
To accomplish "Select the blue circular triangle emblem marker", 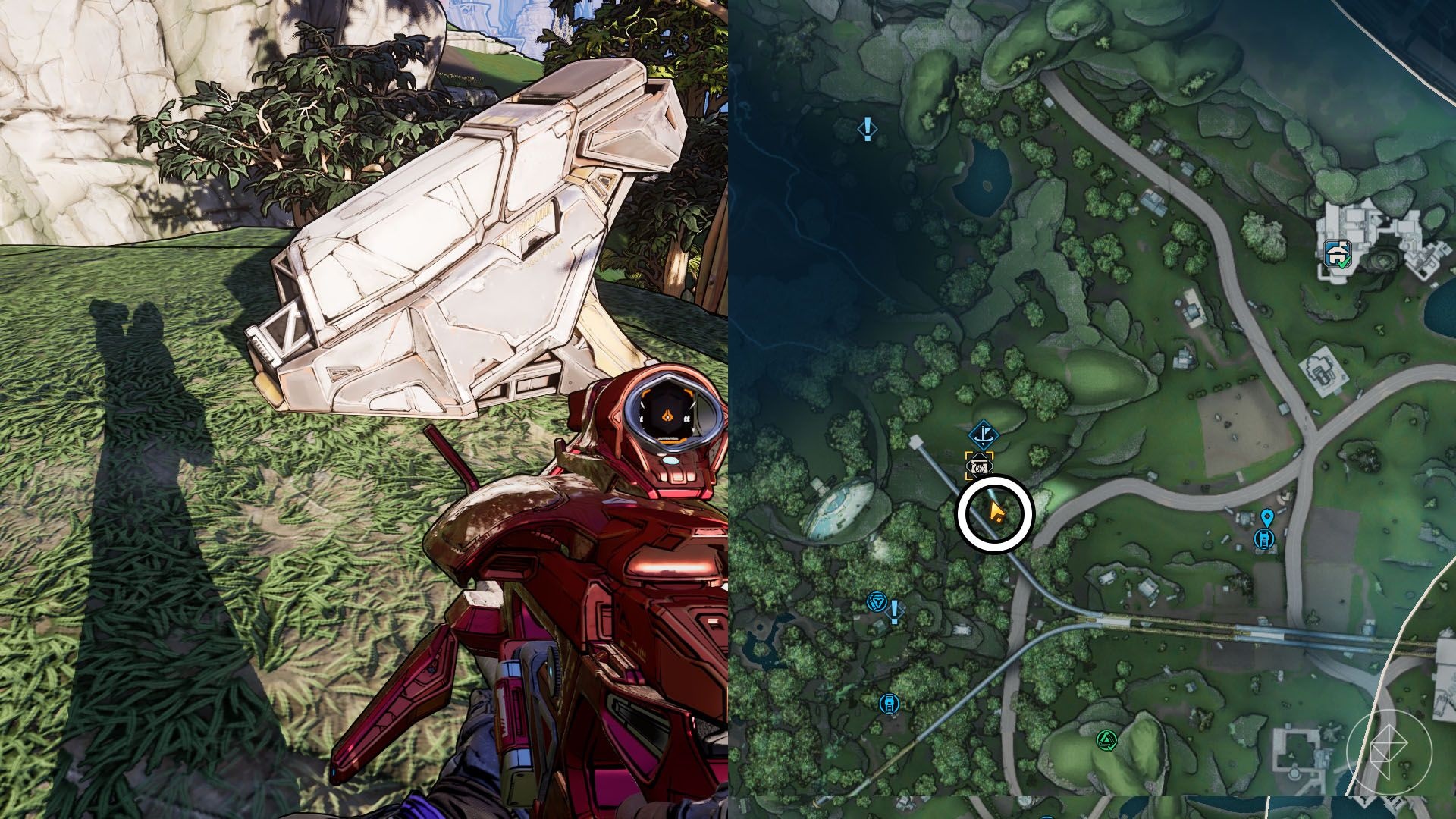I will tap(877, 602).
